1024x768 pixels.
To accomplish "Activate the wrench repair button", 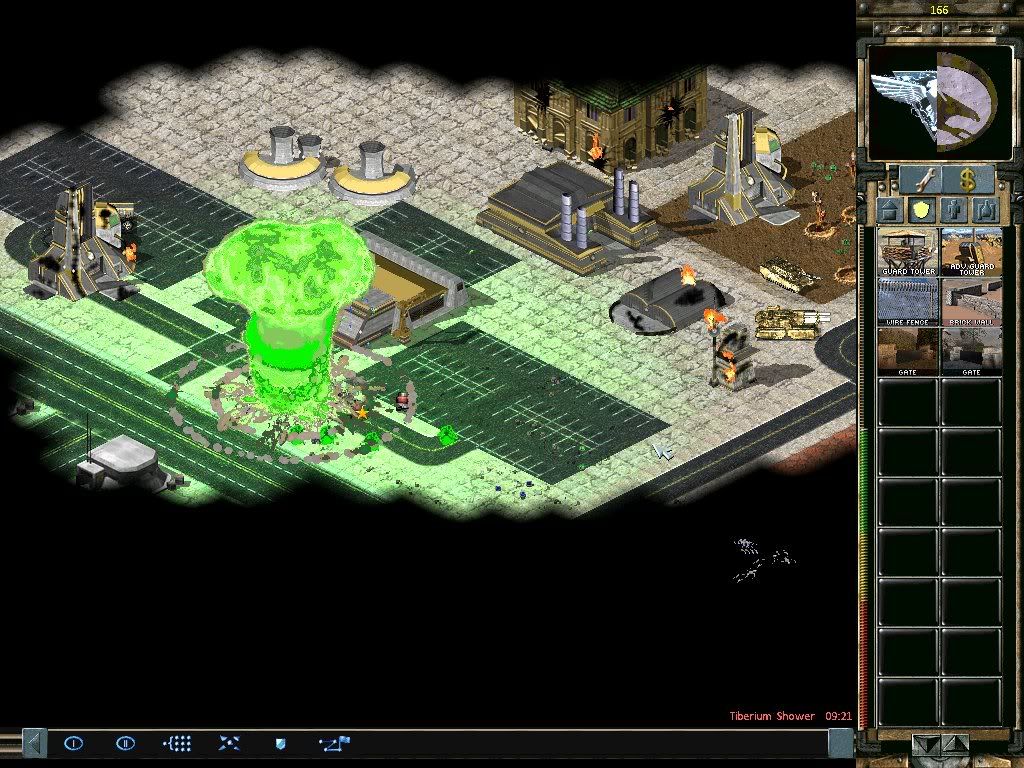I will click(x=918, y=180).
